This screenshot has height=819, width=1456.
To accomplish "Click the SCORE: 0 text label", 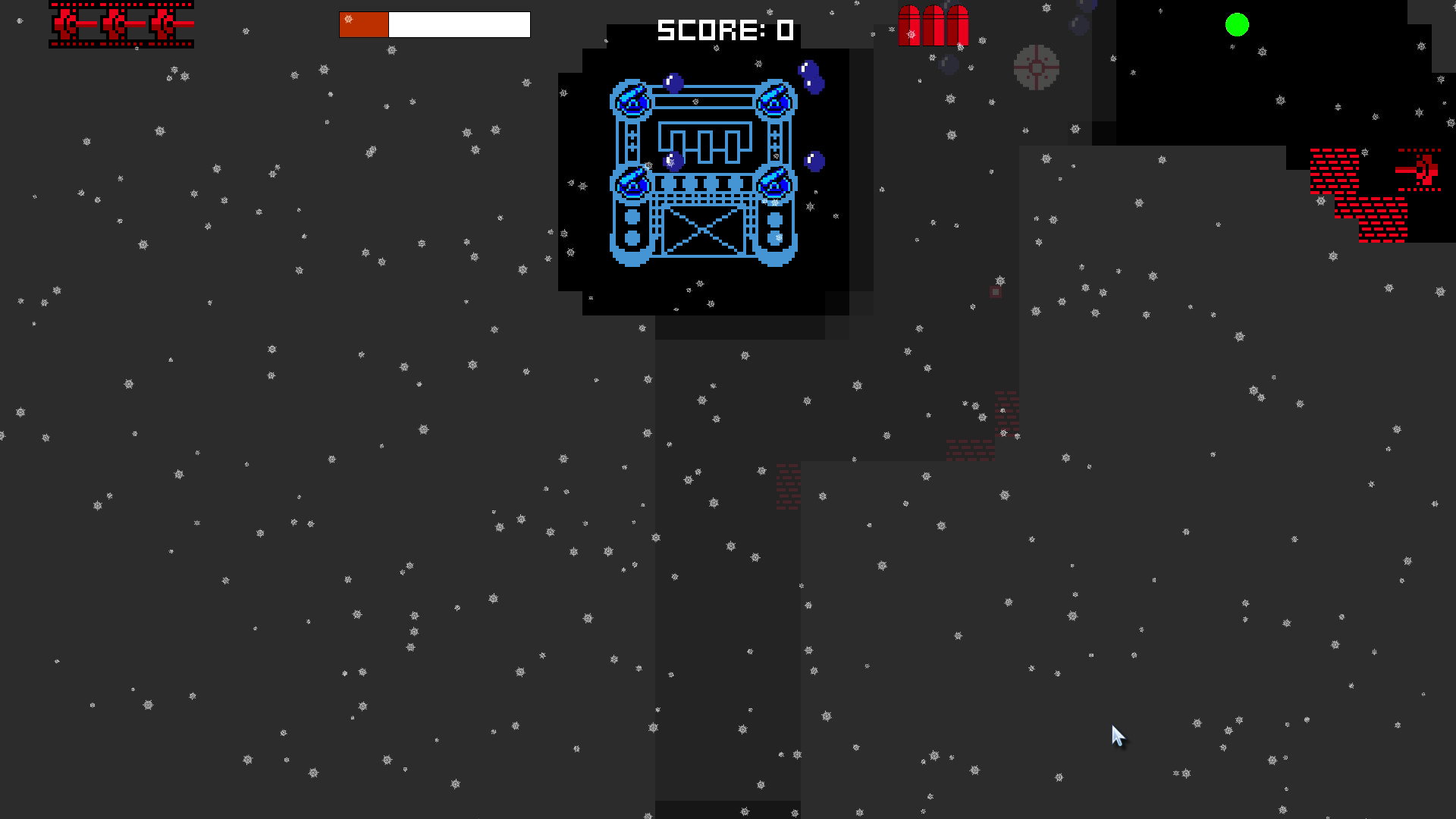I will 724,31.
